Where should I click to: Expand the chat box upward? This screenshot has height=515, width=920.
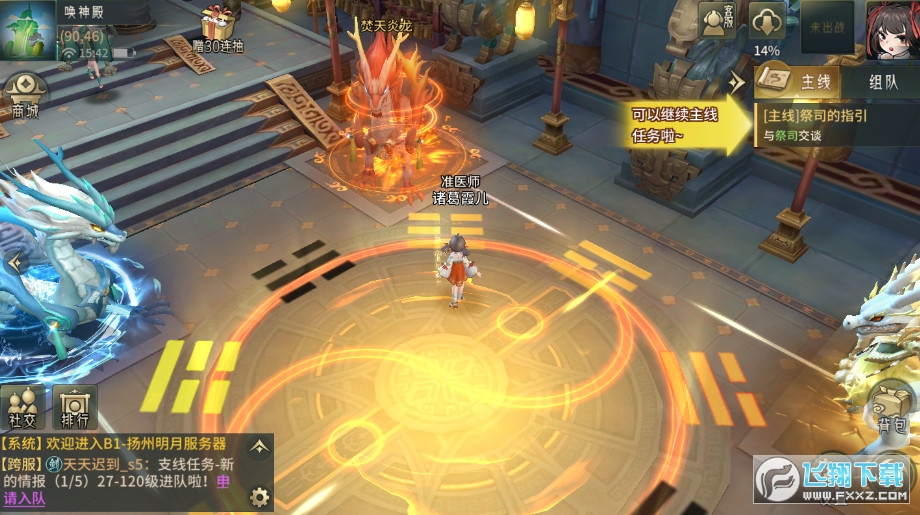coord(259,446)
